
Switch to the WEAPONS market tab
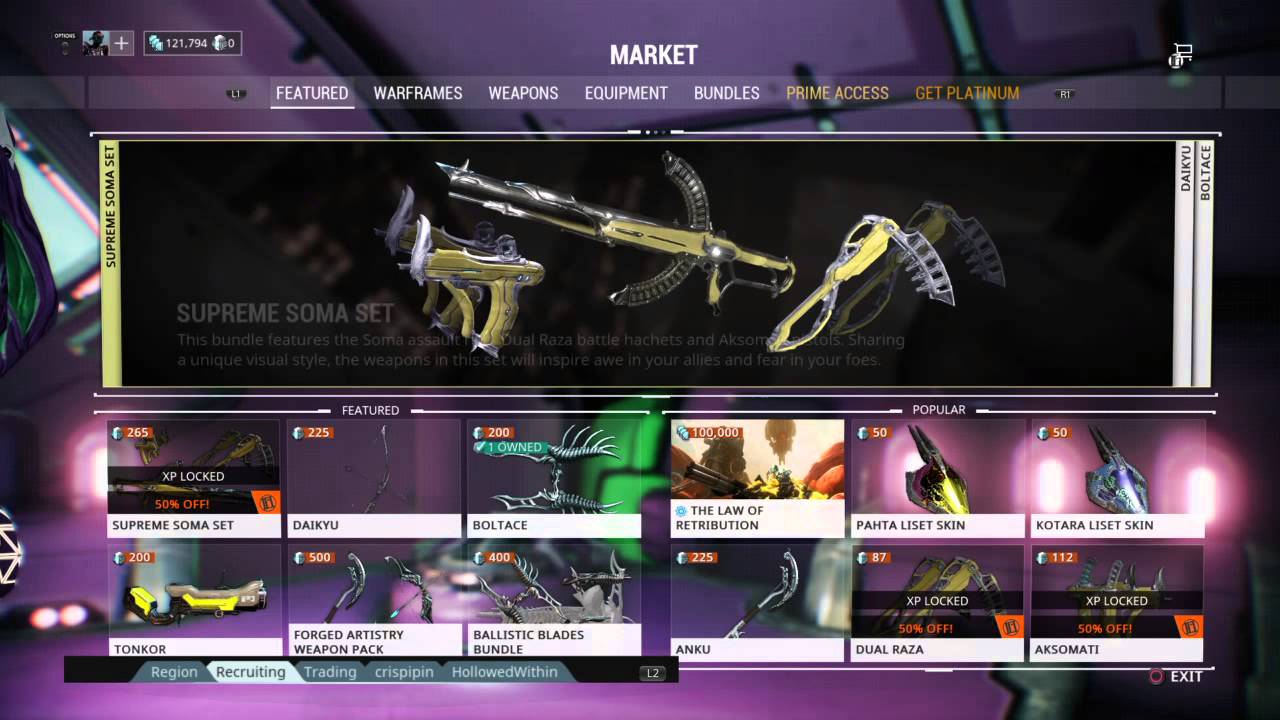click(523, 93)
